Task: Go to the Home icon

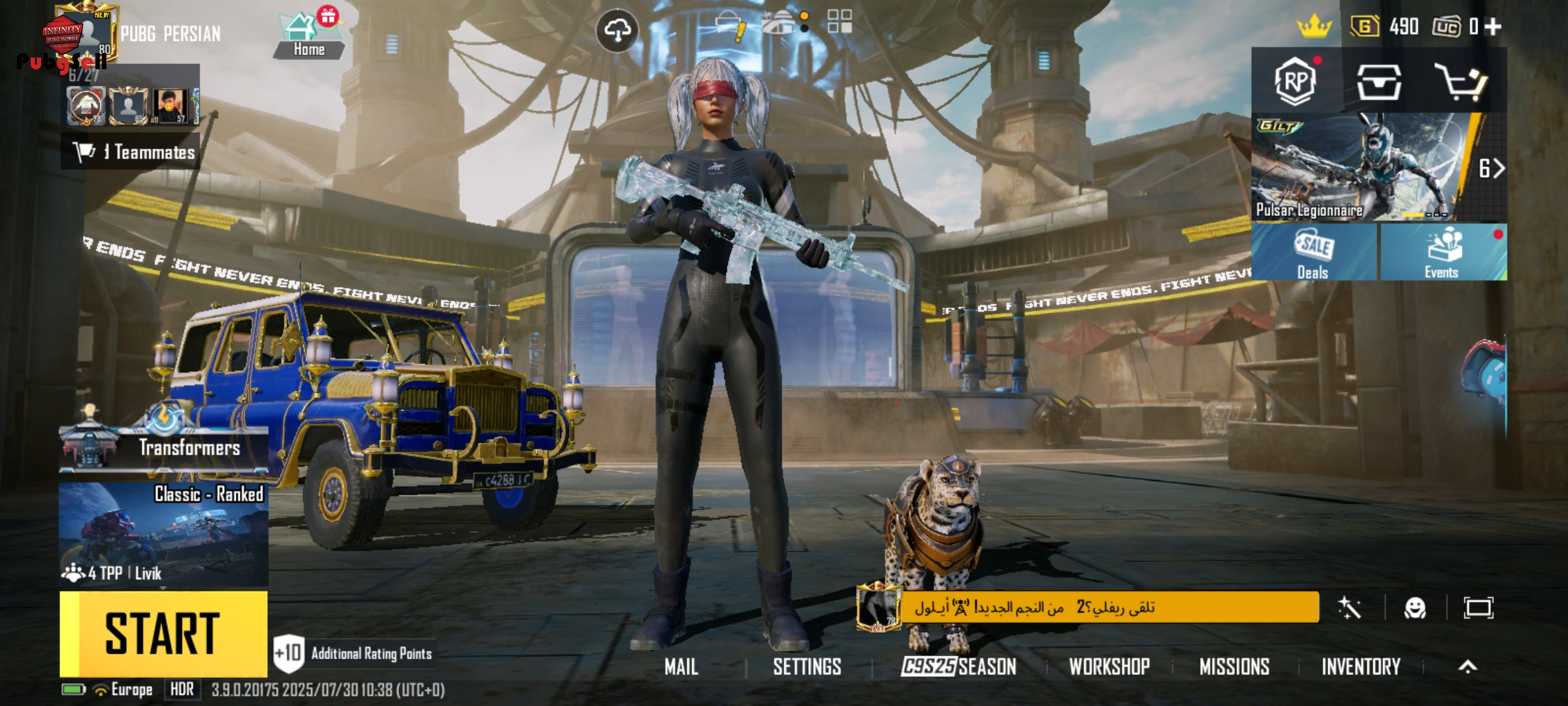Action: 308,36
